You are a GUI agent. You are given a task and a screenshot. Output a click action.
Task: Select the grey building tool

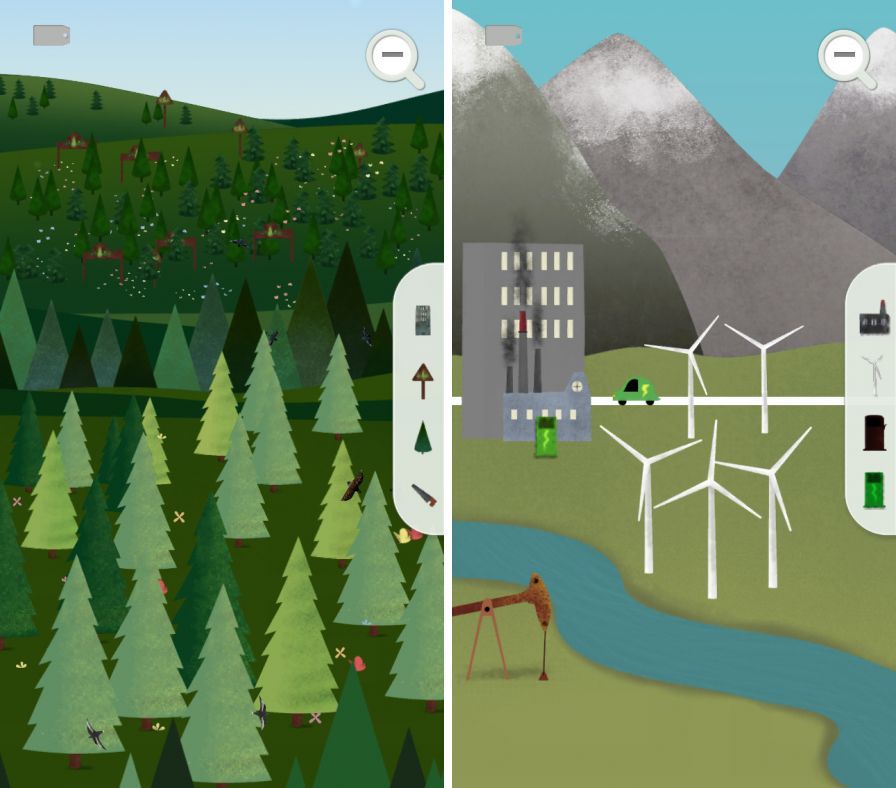click(423, 320)
